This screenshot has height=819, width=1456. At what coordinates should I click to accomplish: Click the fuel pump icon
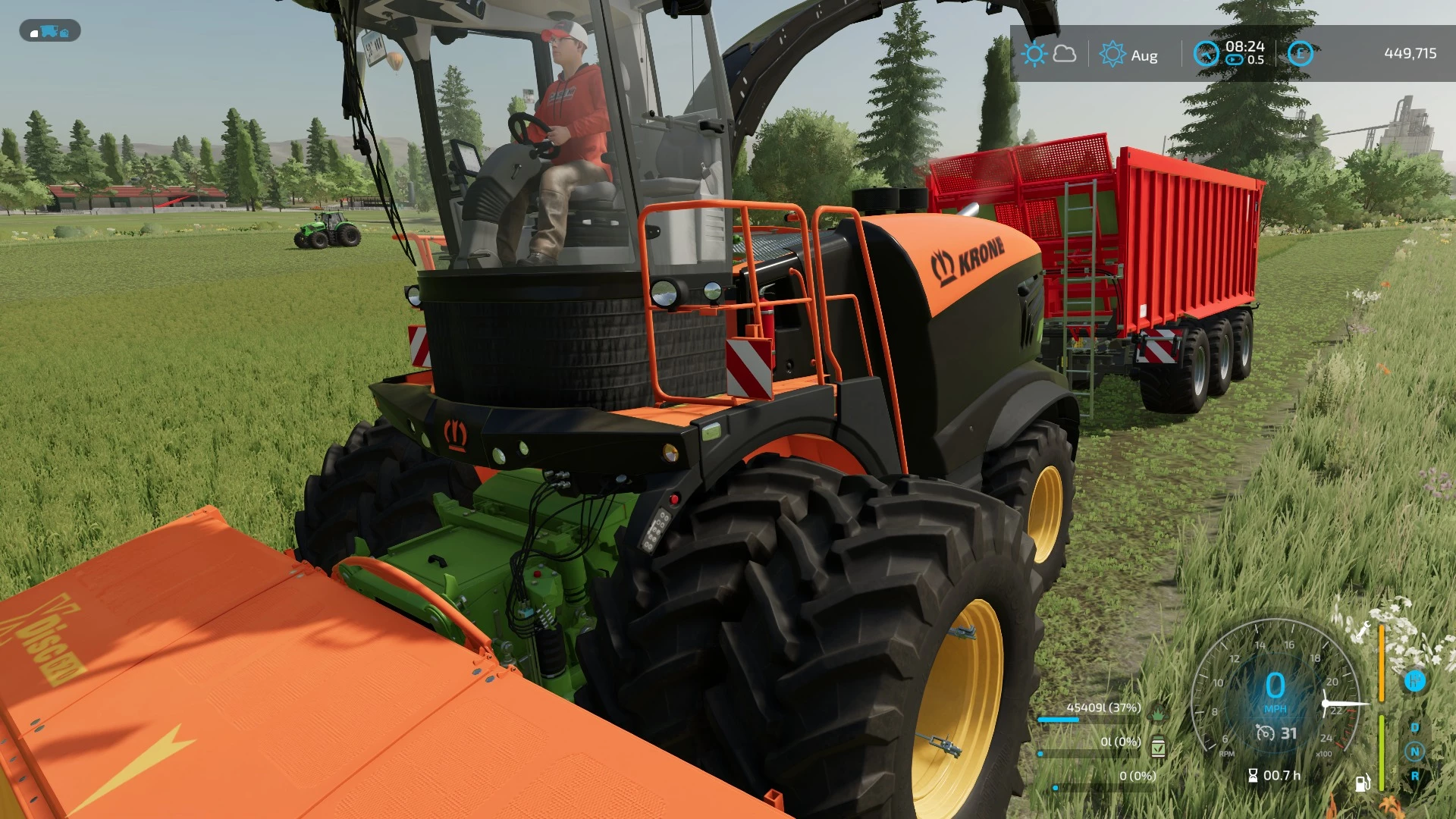click(x=1363, y=784)
